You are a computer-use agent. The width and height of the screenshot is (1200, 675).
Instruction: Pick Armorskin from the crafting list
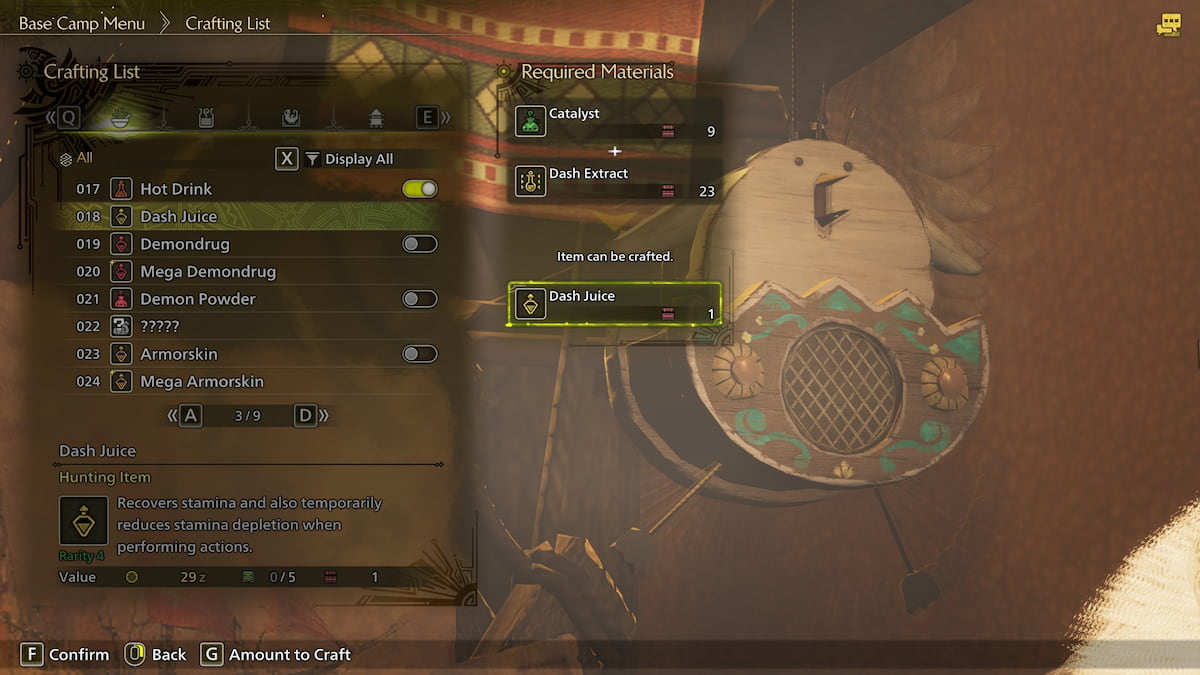[x=178, y=354]
